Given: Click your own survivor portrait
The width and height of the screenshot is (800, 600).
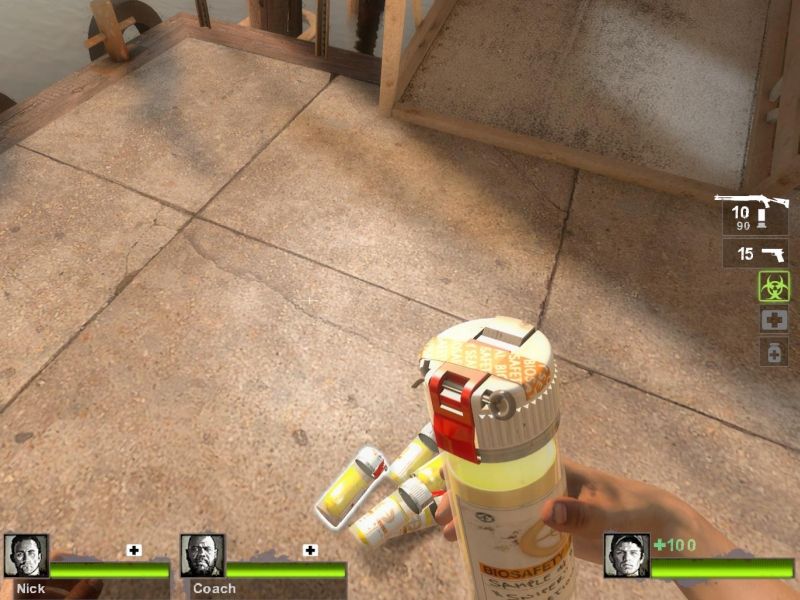Looking at the screenshot, I should click(x=626, y=556).
